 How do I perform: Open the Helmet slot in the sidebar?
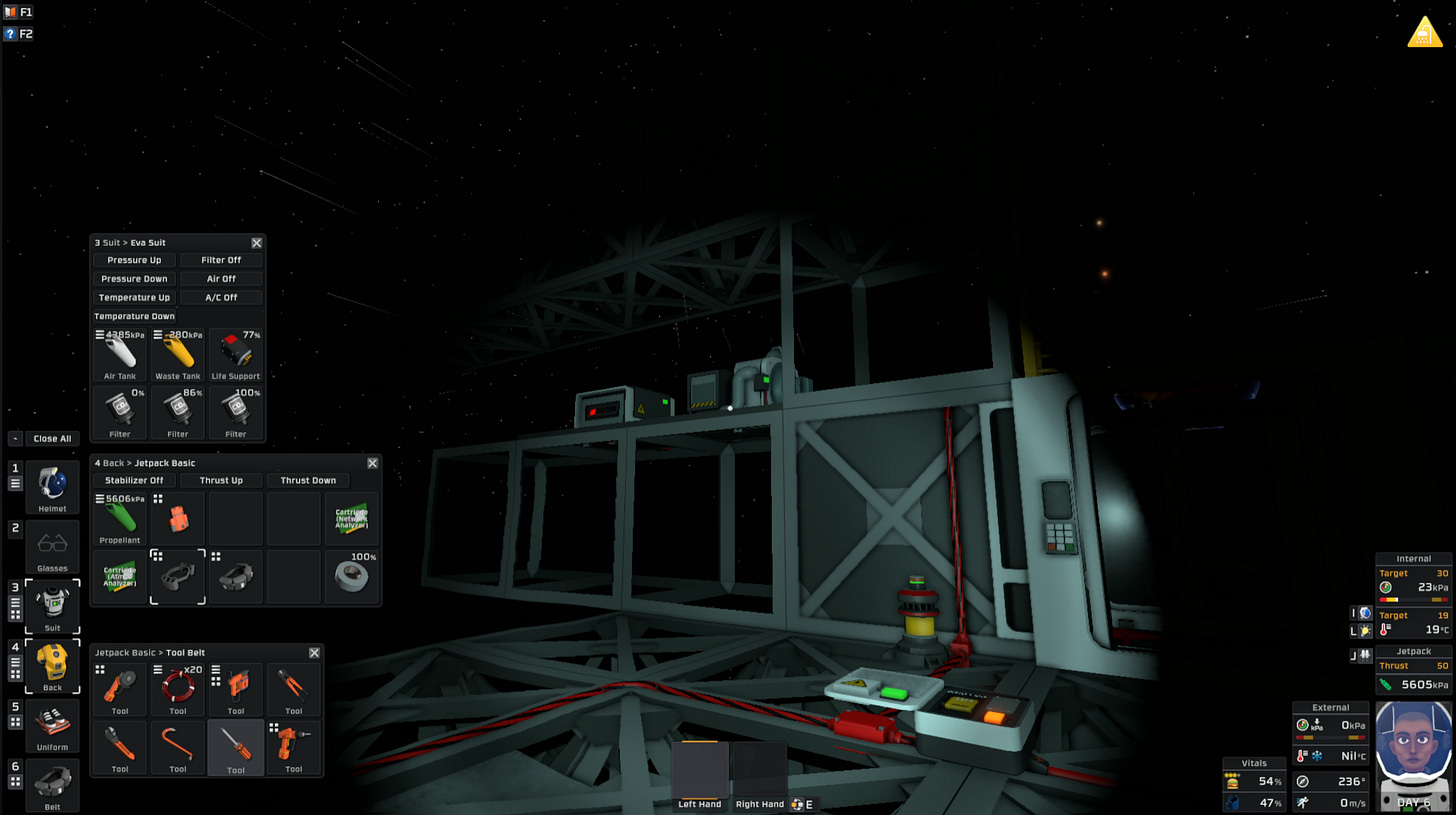pos(52,487)
